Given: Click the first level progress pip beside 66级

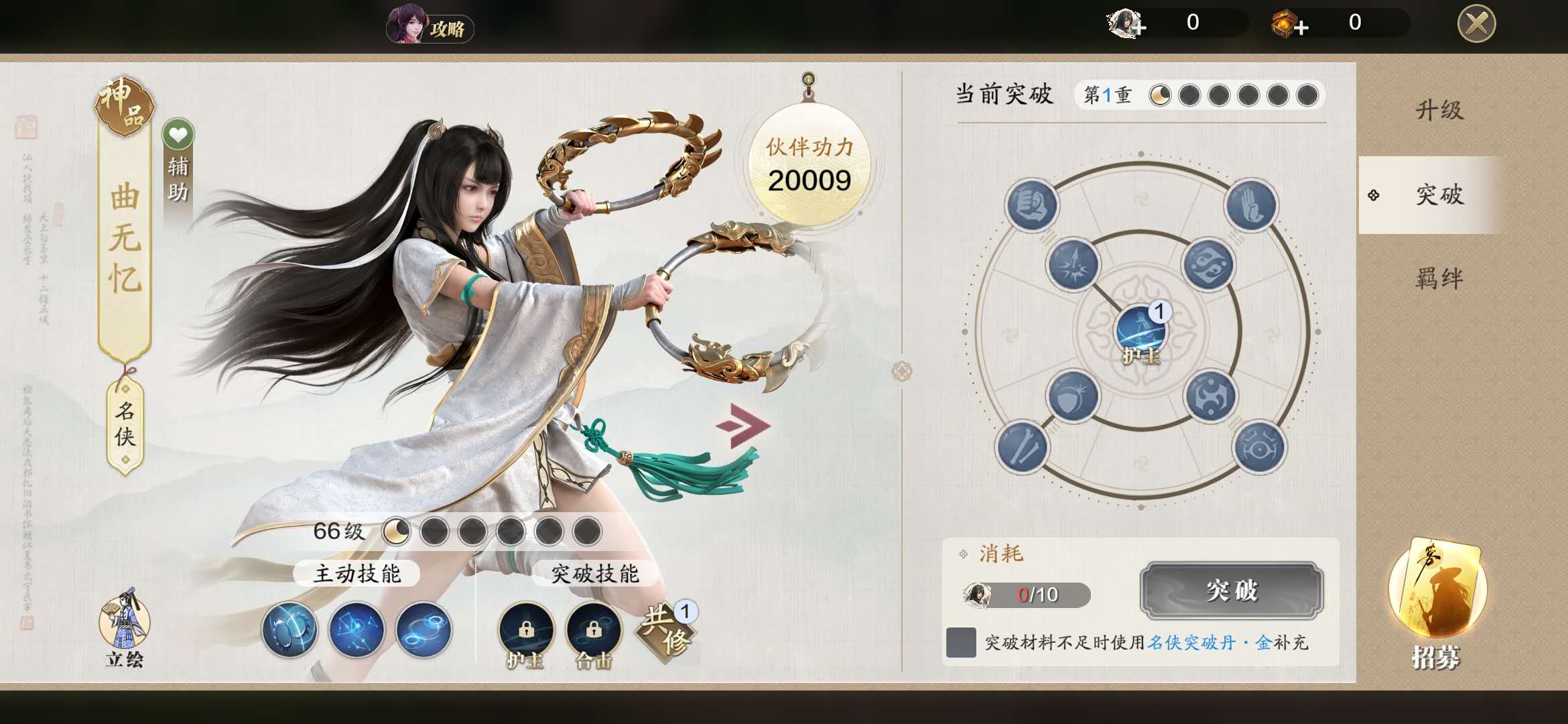Looking at the screenshot, I should (x=397, y=530).
